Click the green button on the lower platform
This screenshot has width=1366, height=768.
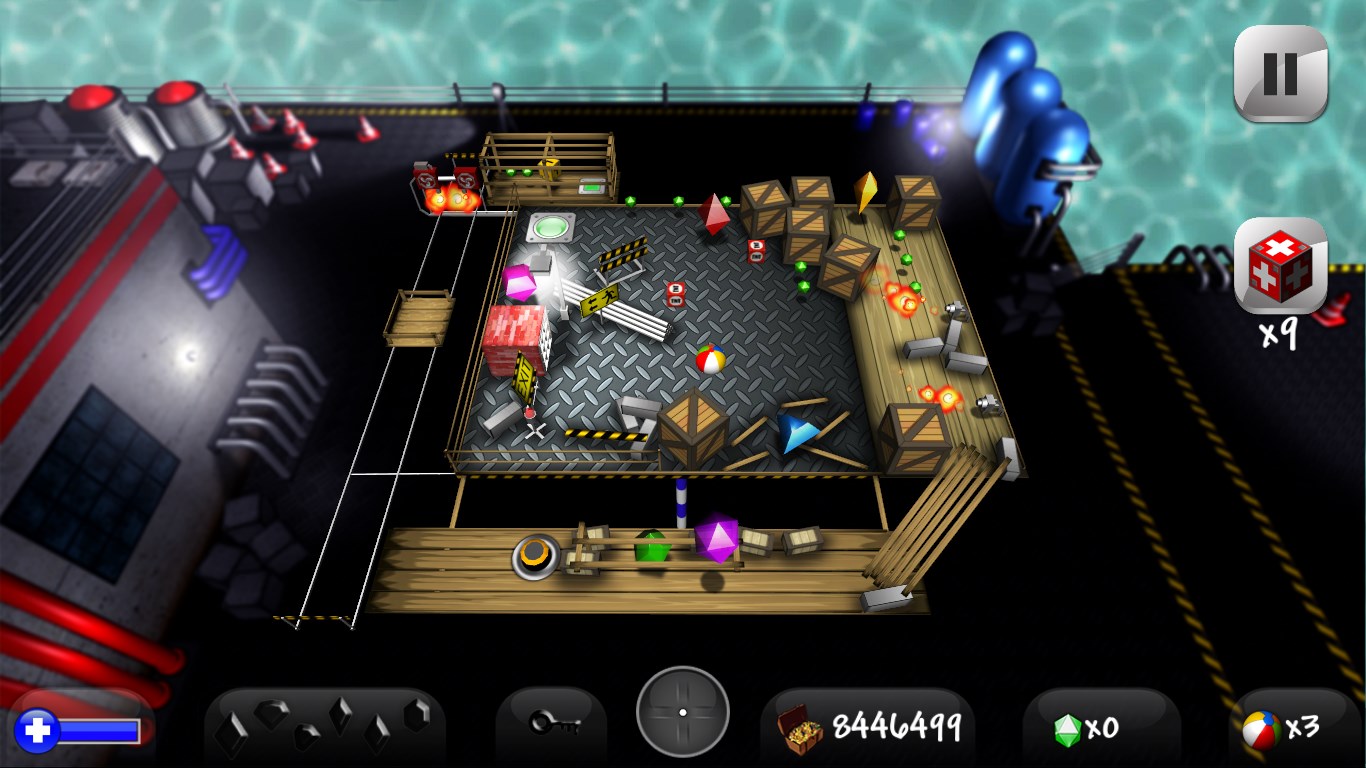pos(651,548)
